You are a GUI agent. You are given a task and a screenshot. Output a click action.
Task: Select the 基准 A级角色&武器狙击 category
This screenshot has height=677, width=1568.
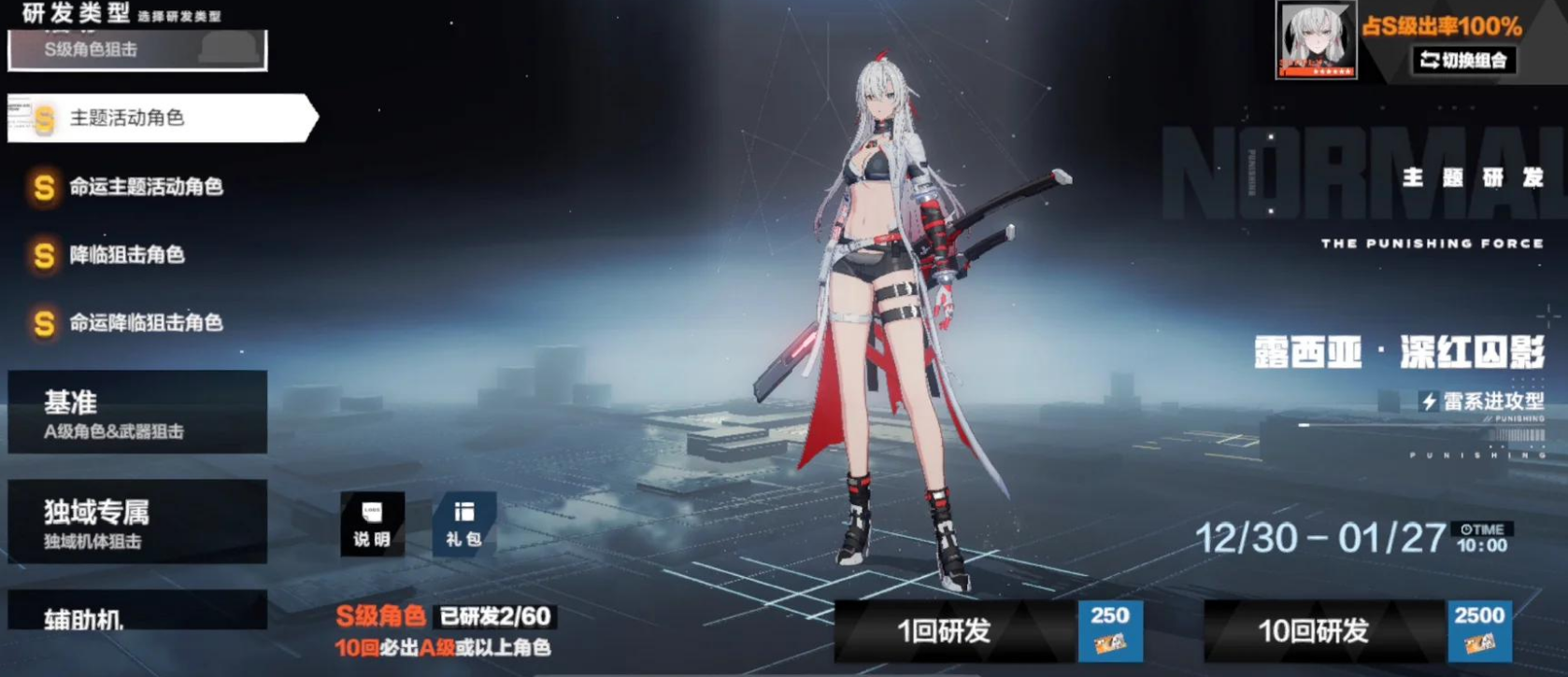[137, 412]
